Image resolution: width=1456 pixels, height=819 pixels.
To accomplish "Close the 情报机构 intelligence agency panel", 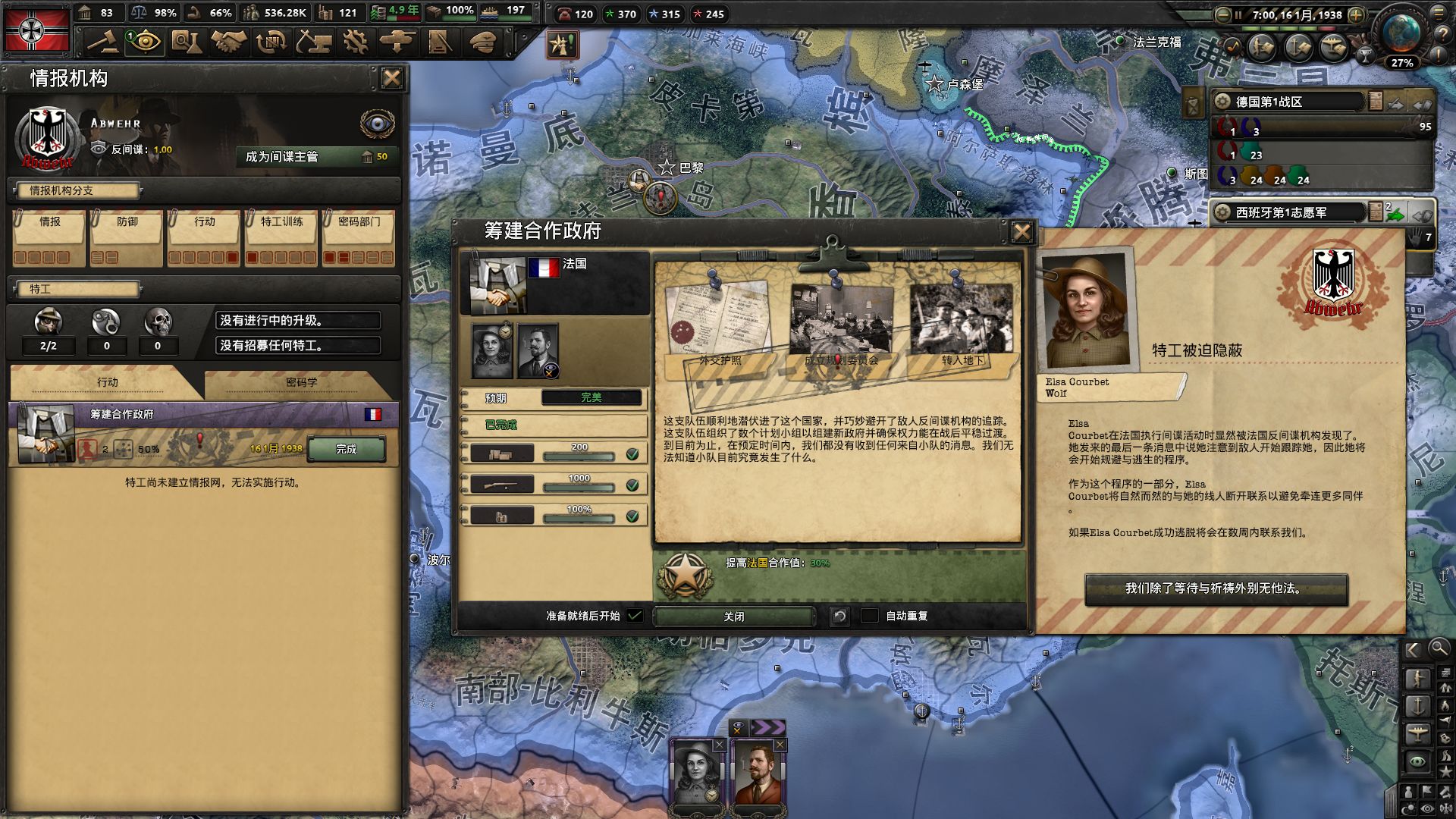I will click(391, 78).
